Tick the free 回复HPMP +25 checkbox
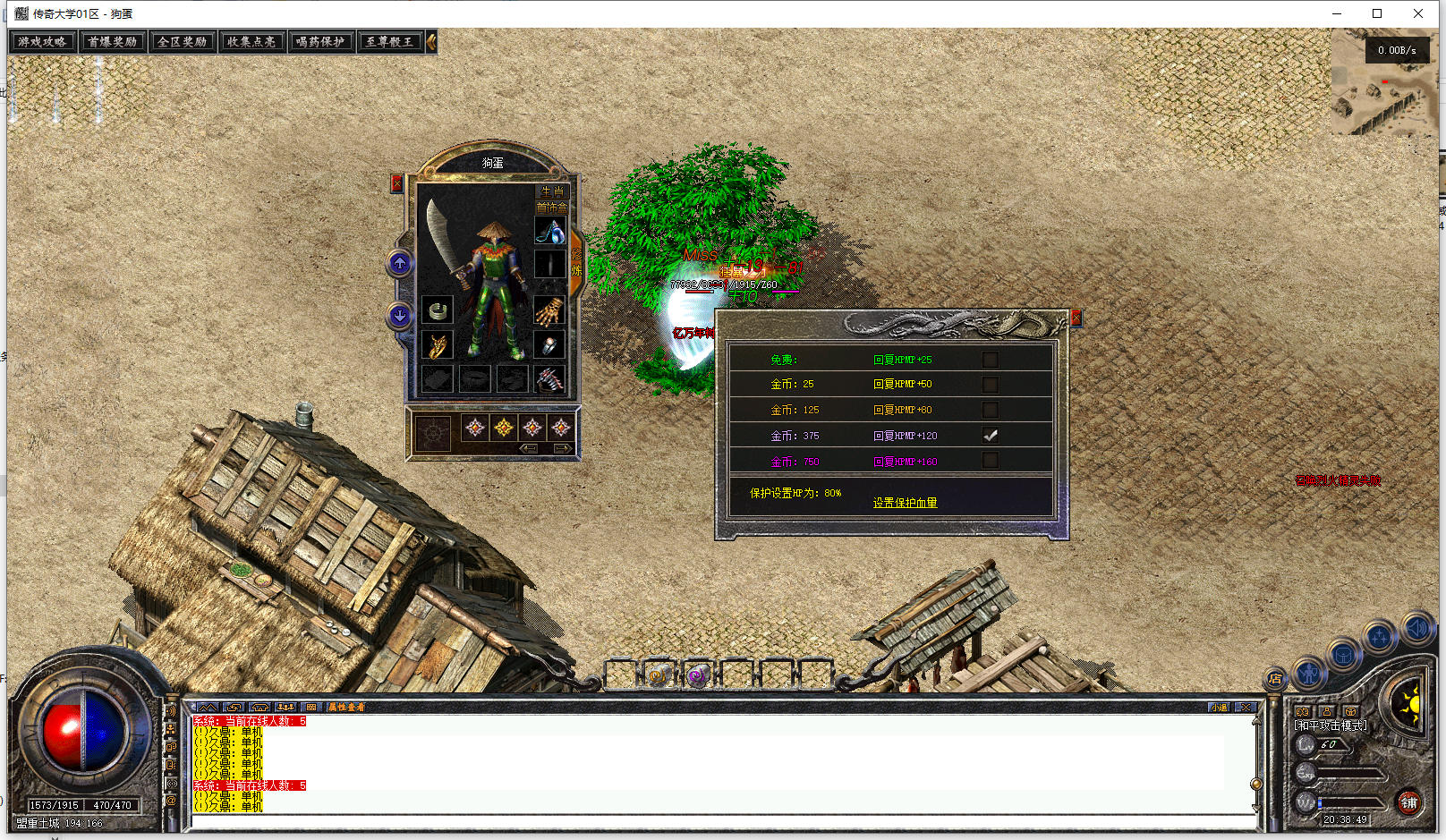 990,360
